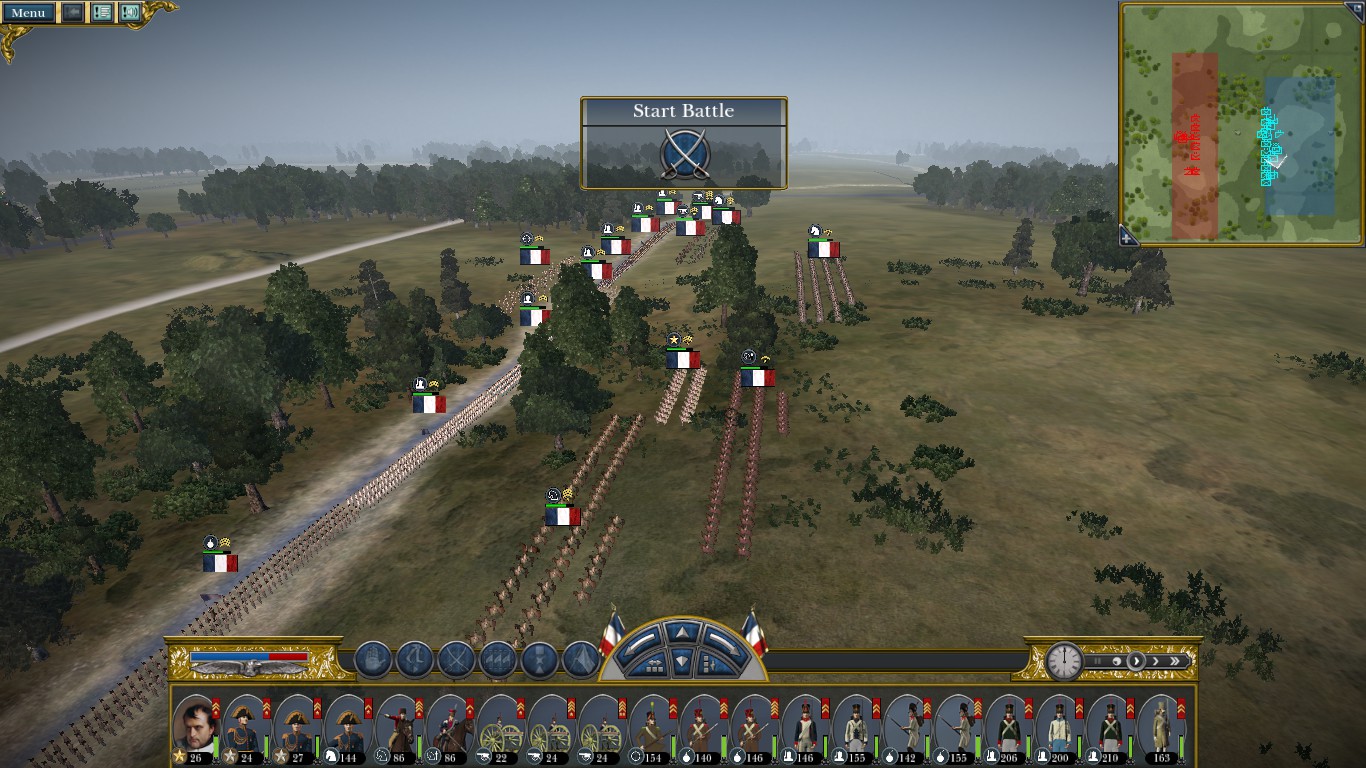Activate the crossed swords melee order
The image size is (1366, 768).
[456, 660]
